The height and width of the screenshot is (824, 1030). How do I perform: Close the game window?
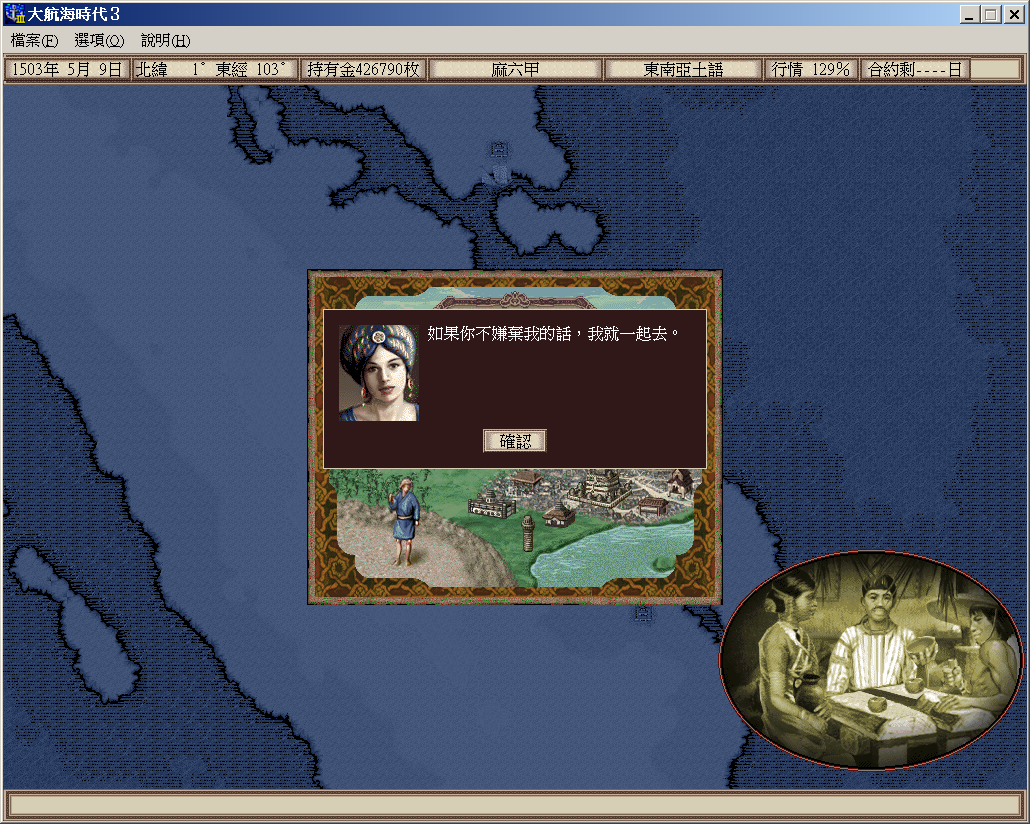1012,15
